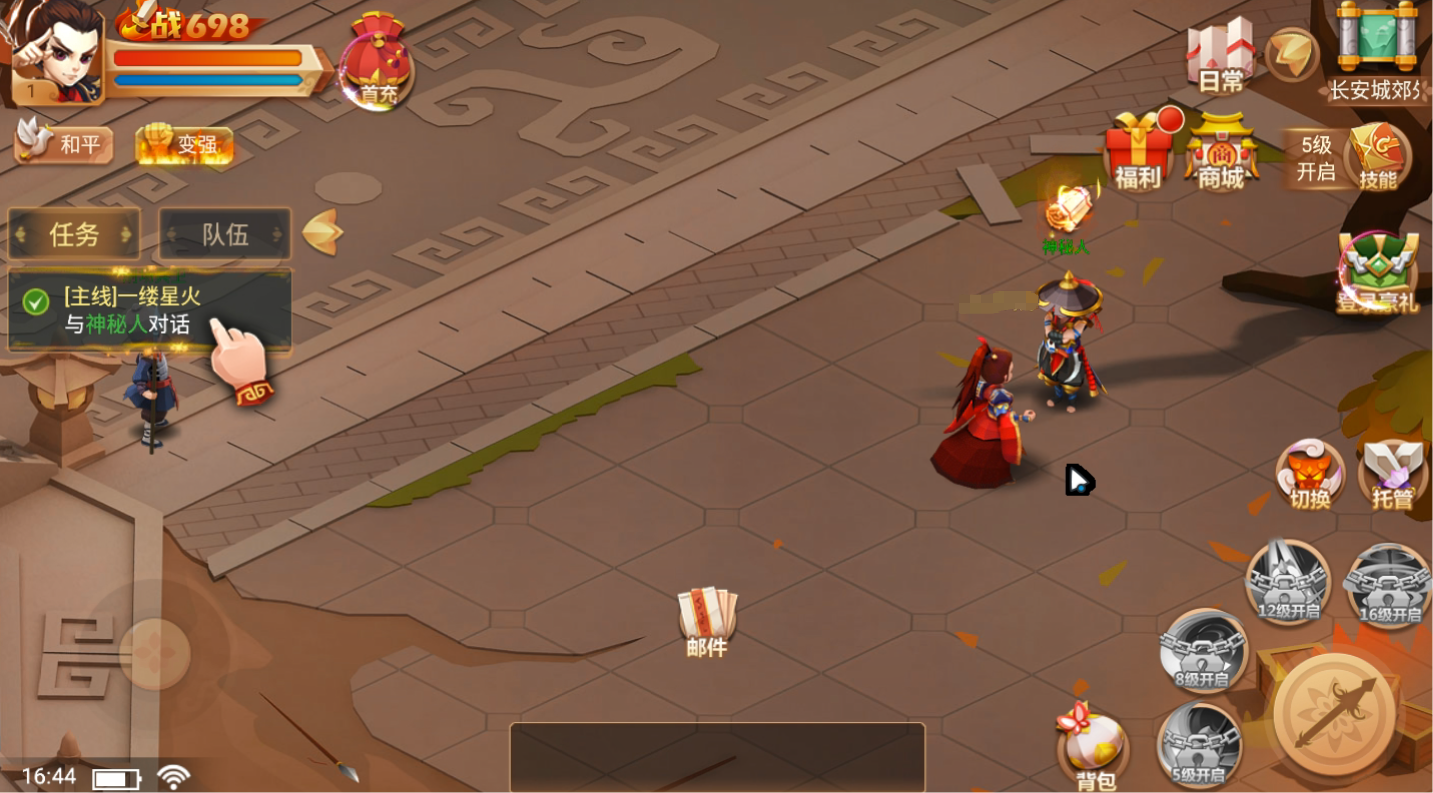Open the 福利 gift rewards
Image resolution: width=1433 pixels, height=793 pixels.
(x=1138, y=152)
